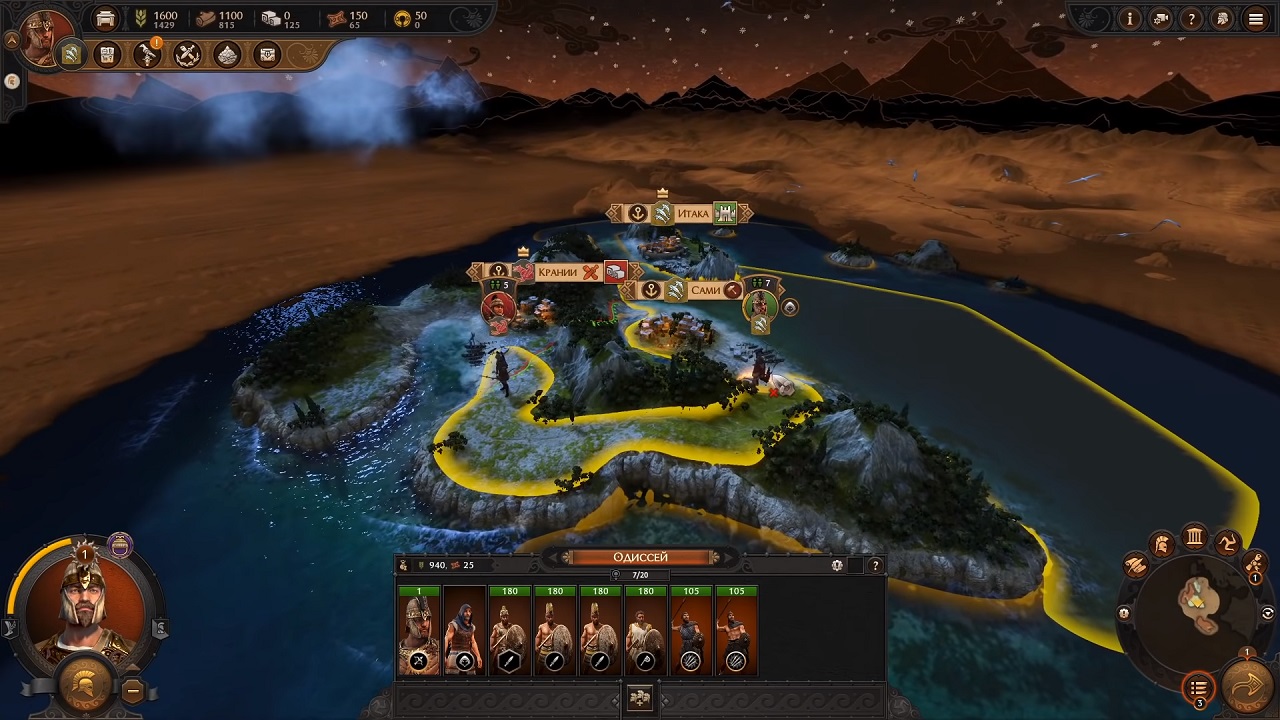This screenshot has height=720, width=1280.
Task: Click the info "i" button
Action: click(1131, 18)
